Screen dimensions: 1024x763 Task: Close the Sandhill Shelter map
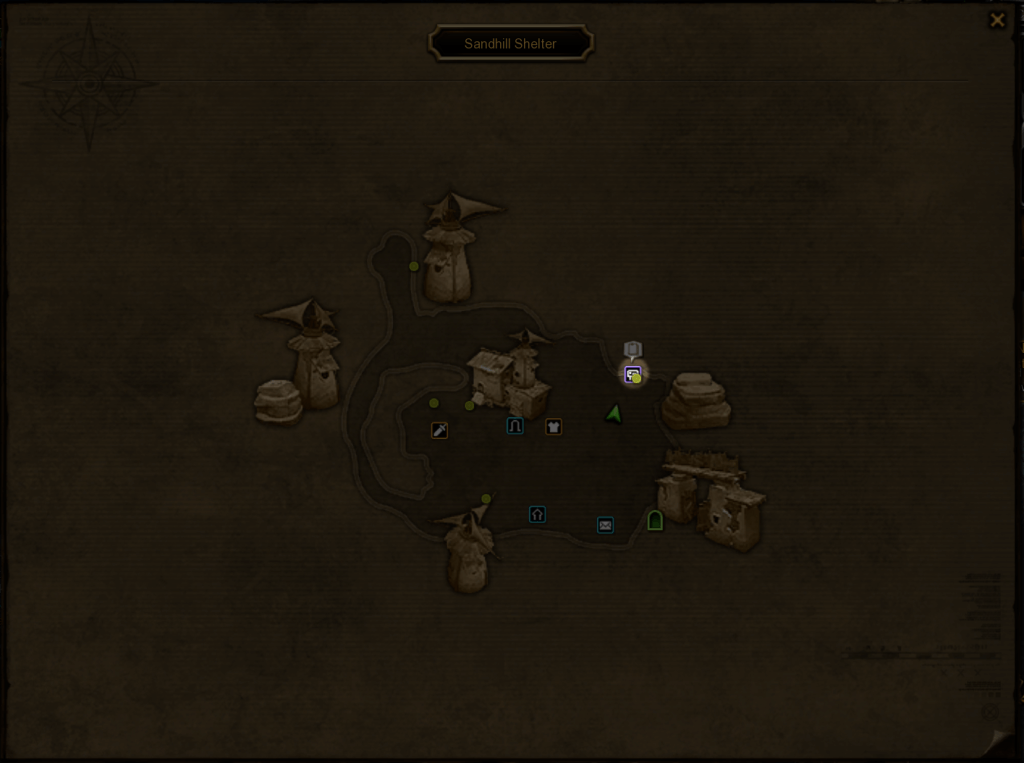click(997, 20)
